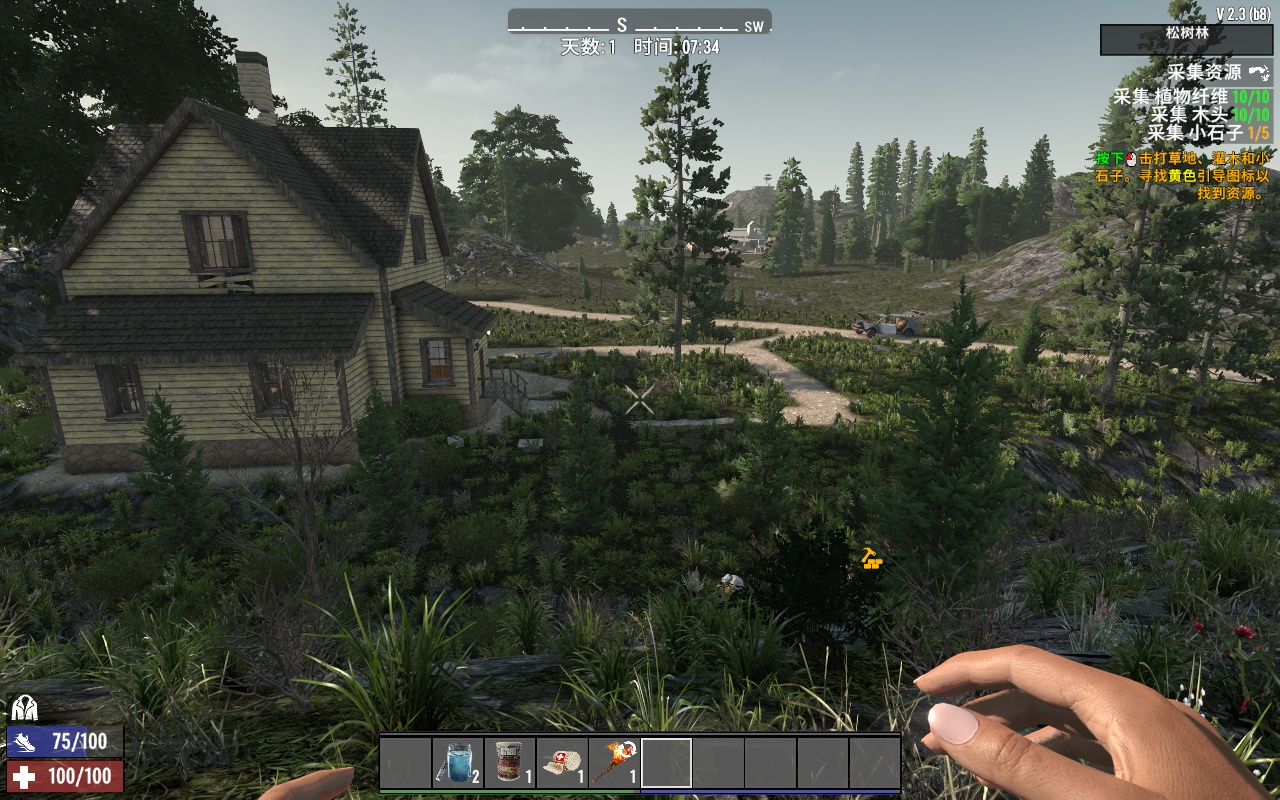Equip the torch from the hotbar

pos(614,763)
